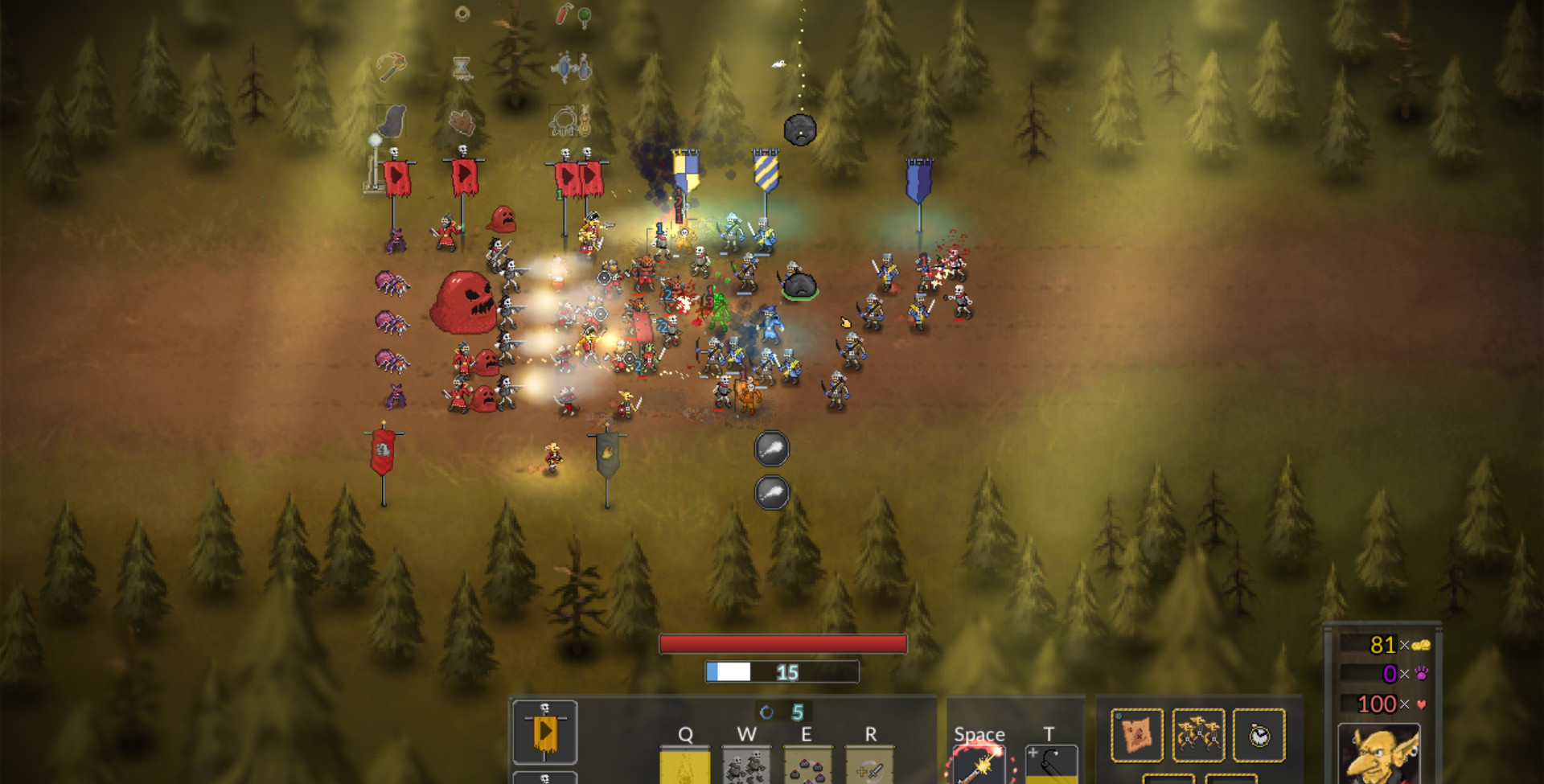This screenshot has height=784, width=1544.
Task: Activate the sword upgrade ability
Action: [x=868, y=766]
